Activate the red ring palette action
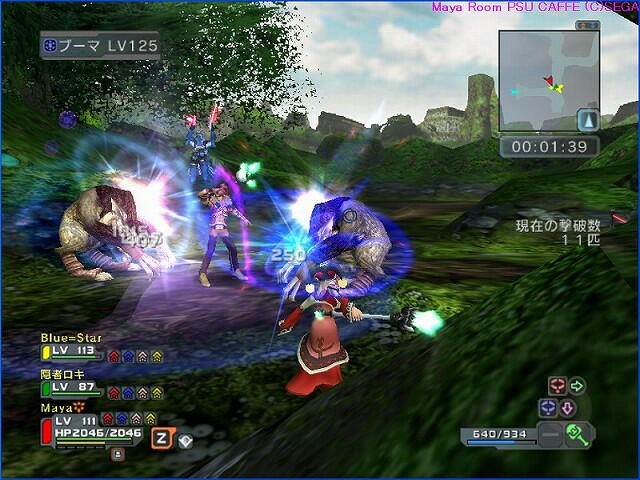 click(x=556, y=386)
